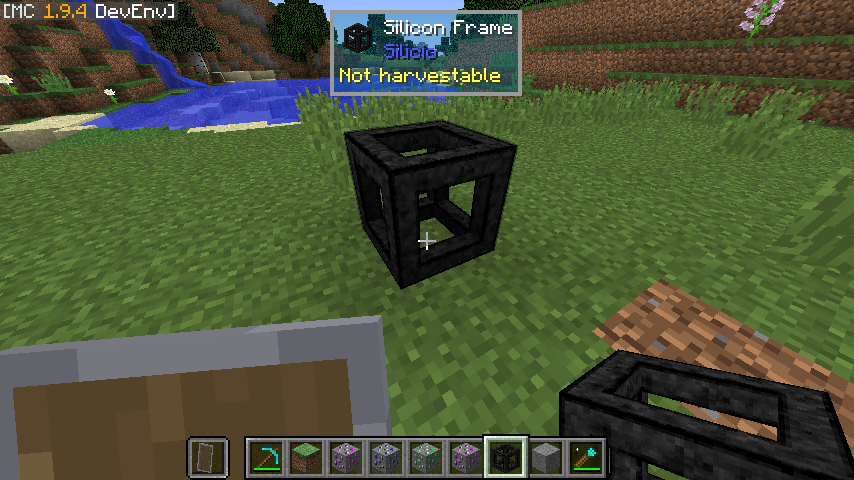The width and height of the screenshot is (854, 480).
Task: Choose the blue-speckled ore block slot
Action: (385, 457)
